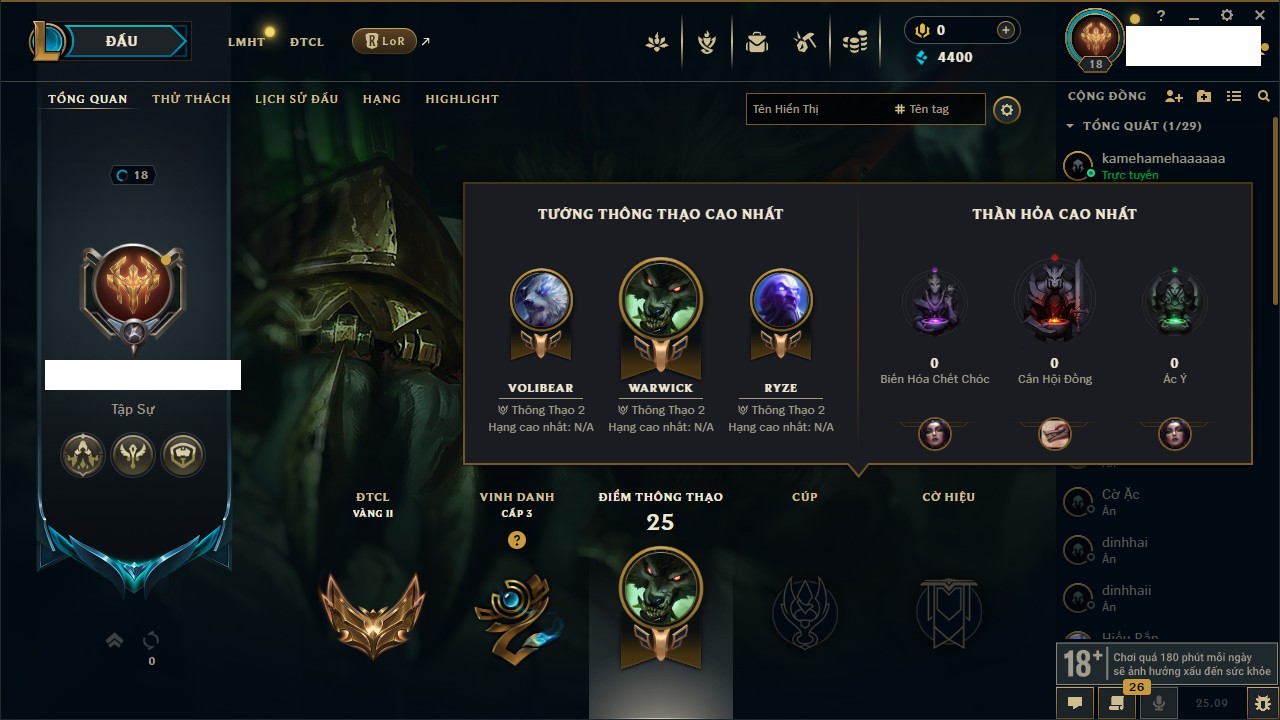1280x720 pixels.
Task: Add RP with the plus button
Action: pyautogui.click(x=1006, y=30)
